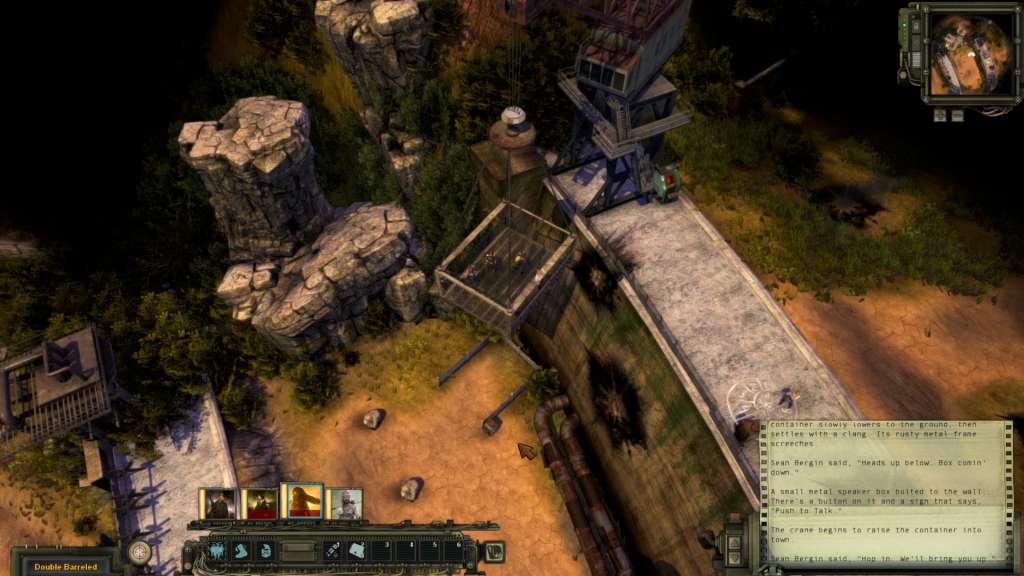Click the square button right of the hotbar
This screenshot has width=1024, height=576.
tap(493, 551)
